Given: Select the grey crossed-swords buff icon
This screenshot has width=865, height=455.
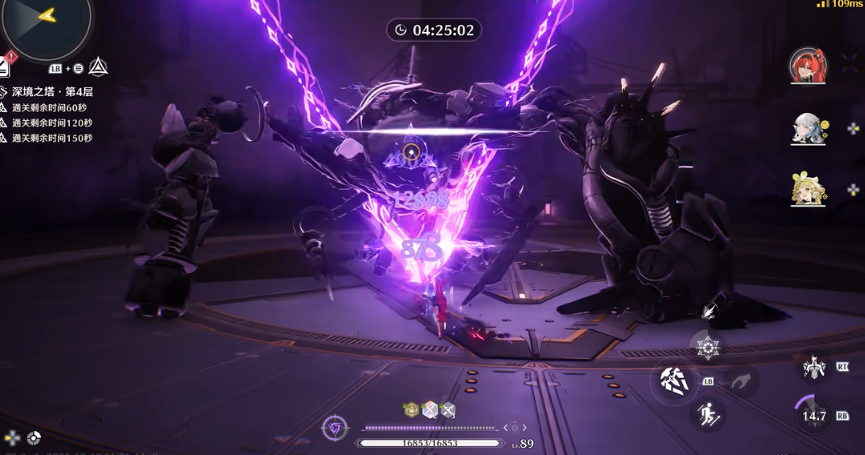Looking at the screenshot, I should pos(448,409).
